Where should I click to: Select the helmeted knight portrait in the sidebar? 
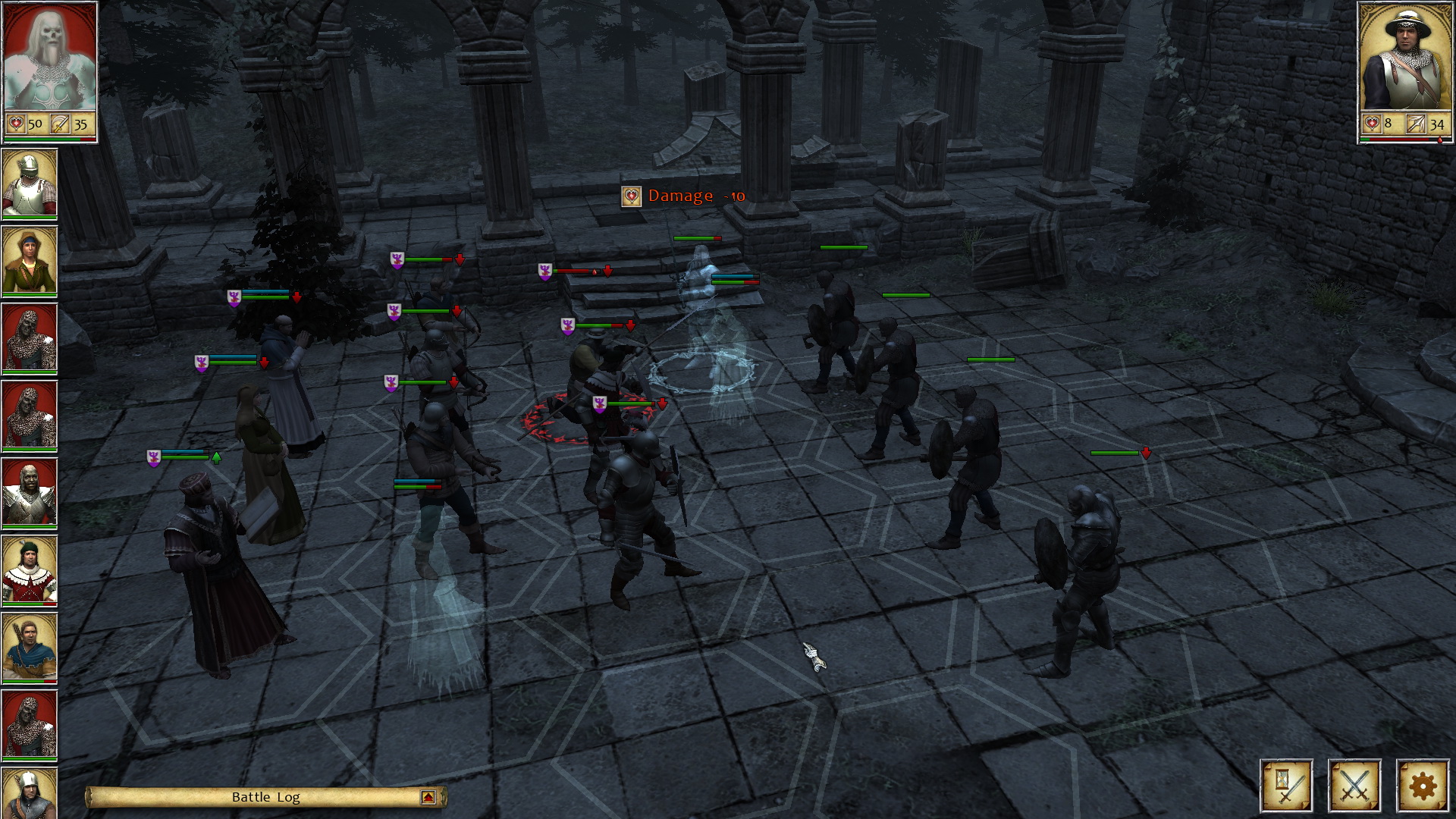click(30, 182)
